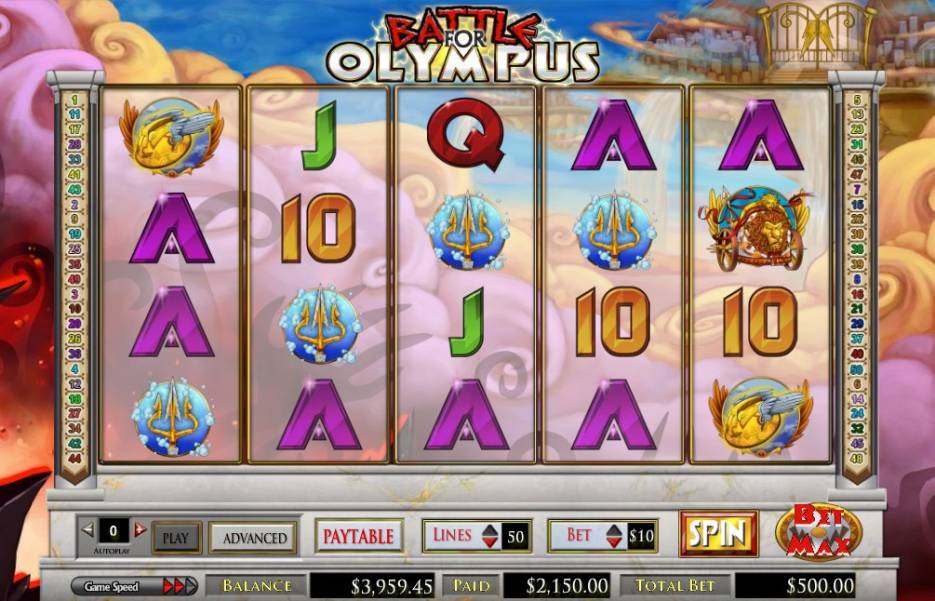Decrease the autoplay count with the left arrow
935x601 pixels.
[87, 529]
